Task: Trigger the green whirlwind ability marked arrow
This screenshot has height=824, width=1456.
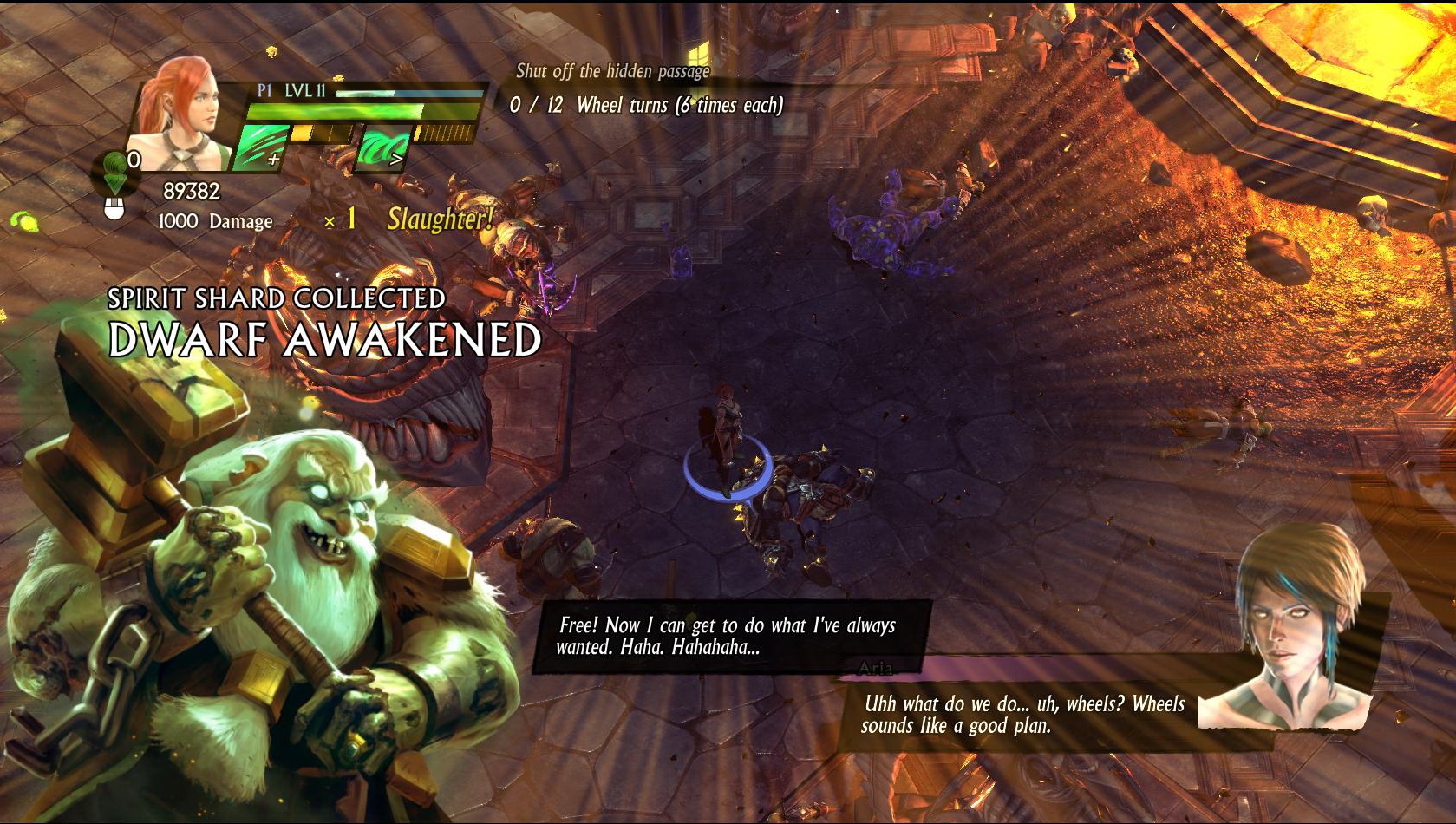Action: tap(382, 147)
